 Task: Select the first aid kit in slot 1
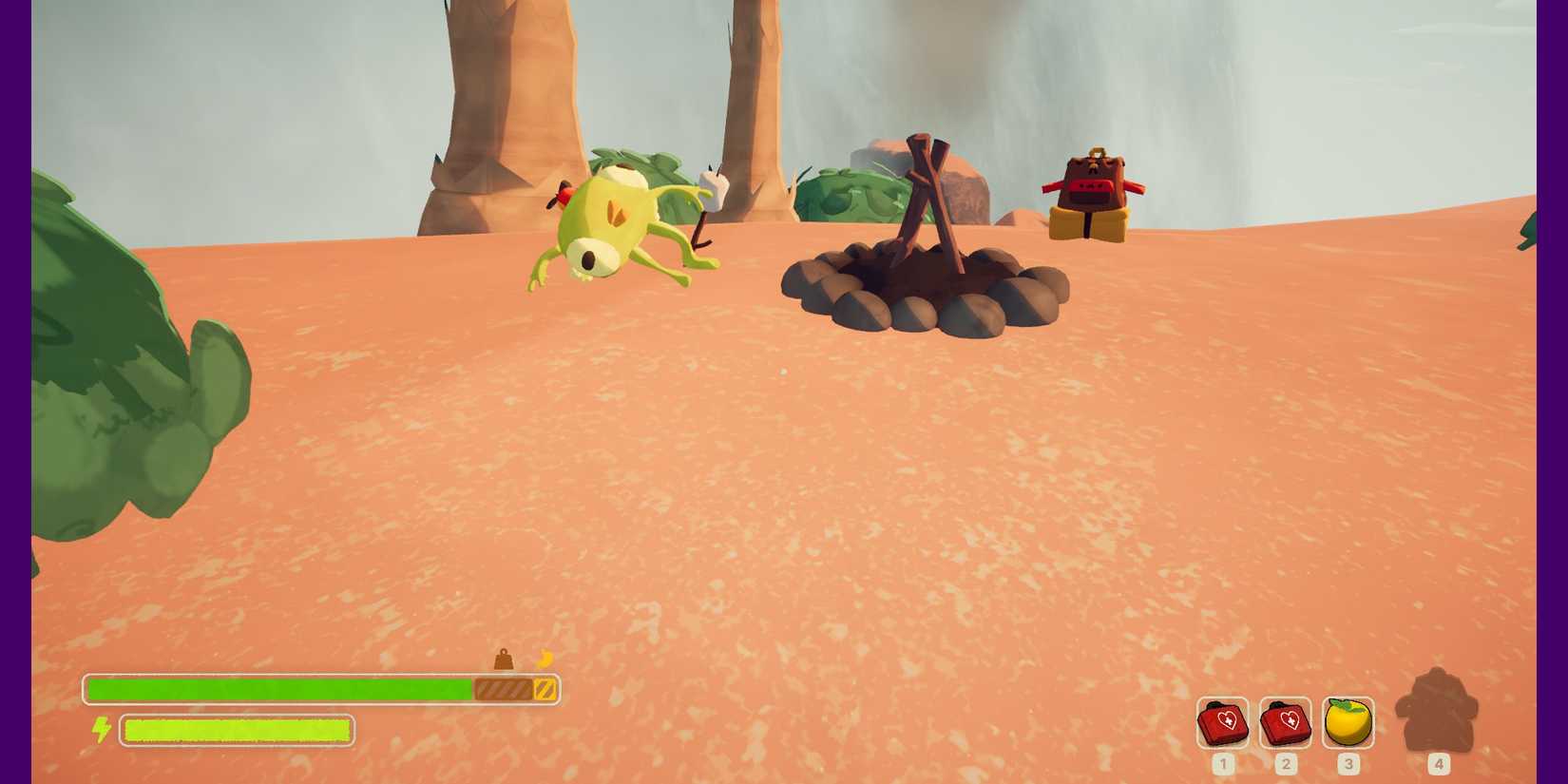pos(1222,723)
